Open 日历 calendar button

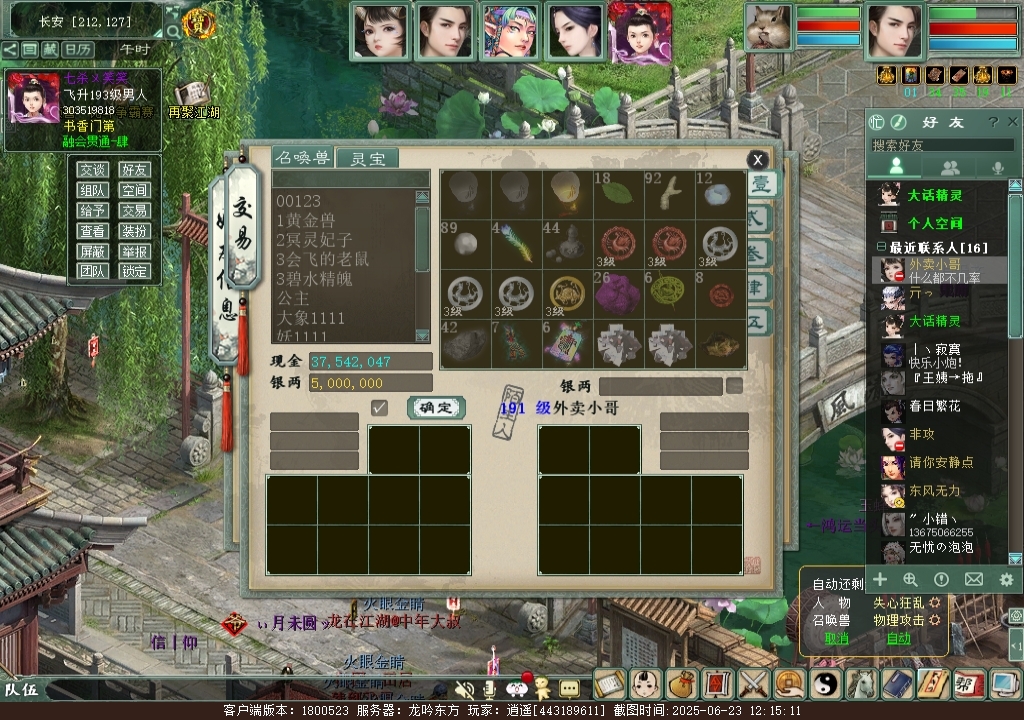(77, 49)
